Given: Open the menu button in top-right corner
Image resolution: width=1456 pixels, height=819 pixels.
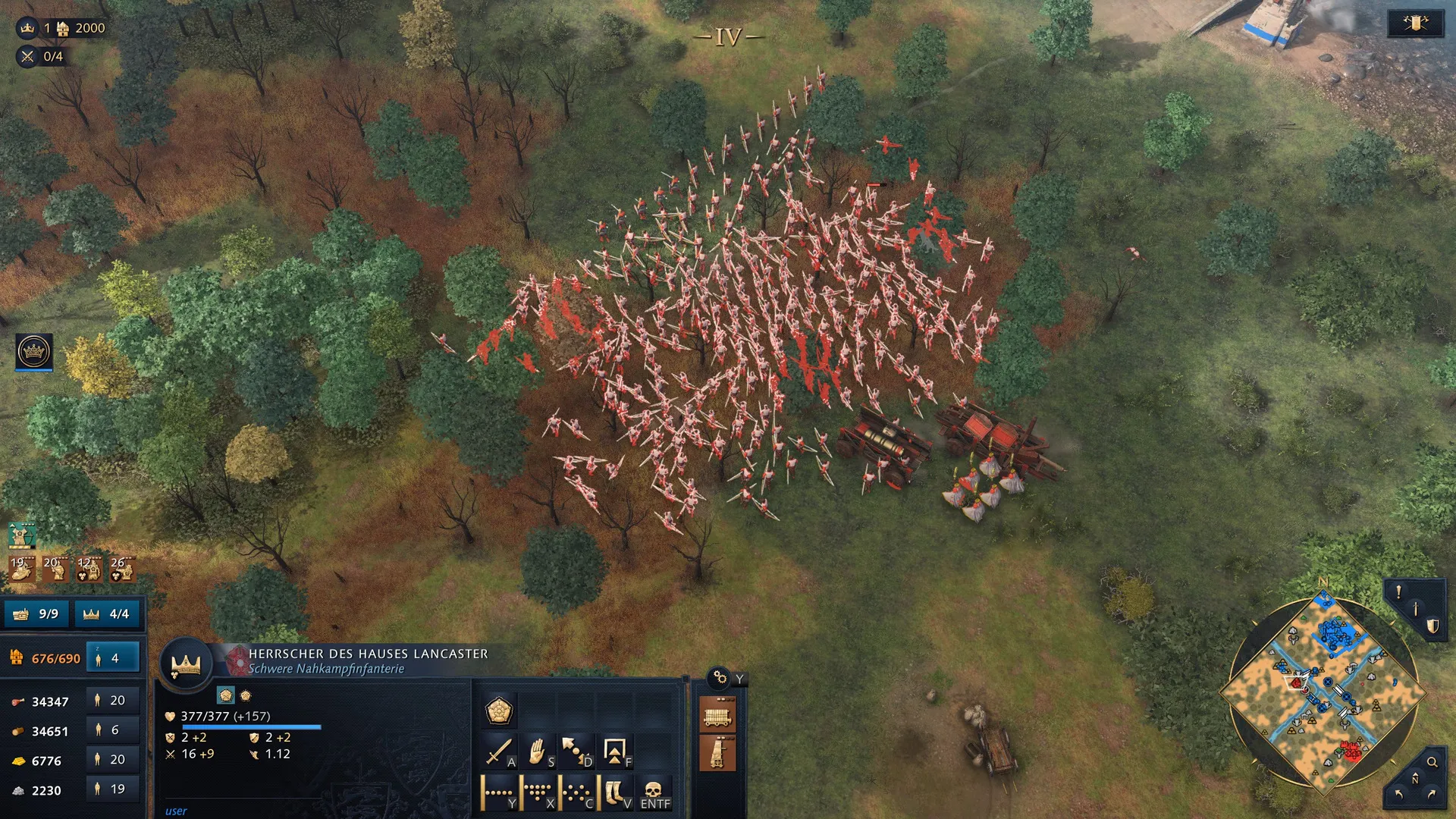Looking at the screenshot, I should 1414,24.
